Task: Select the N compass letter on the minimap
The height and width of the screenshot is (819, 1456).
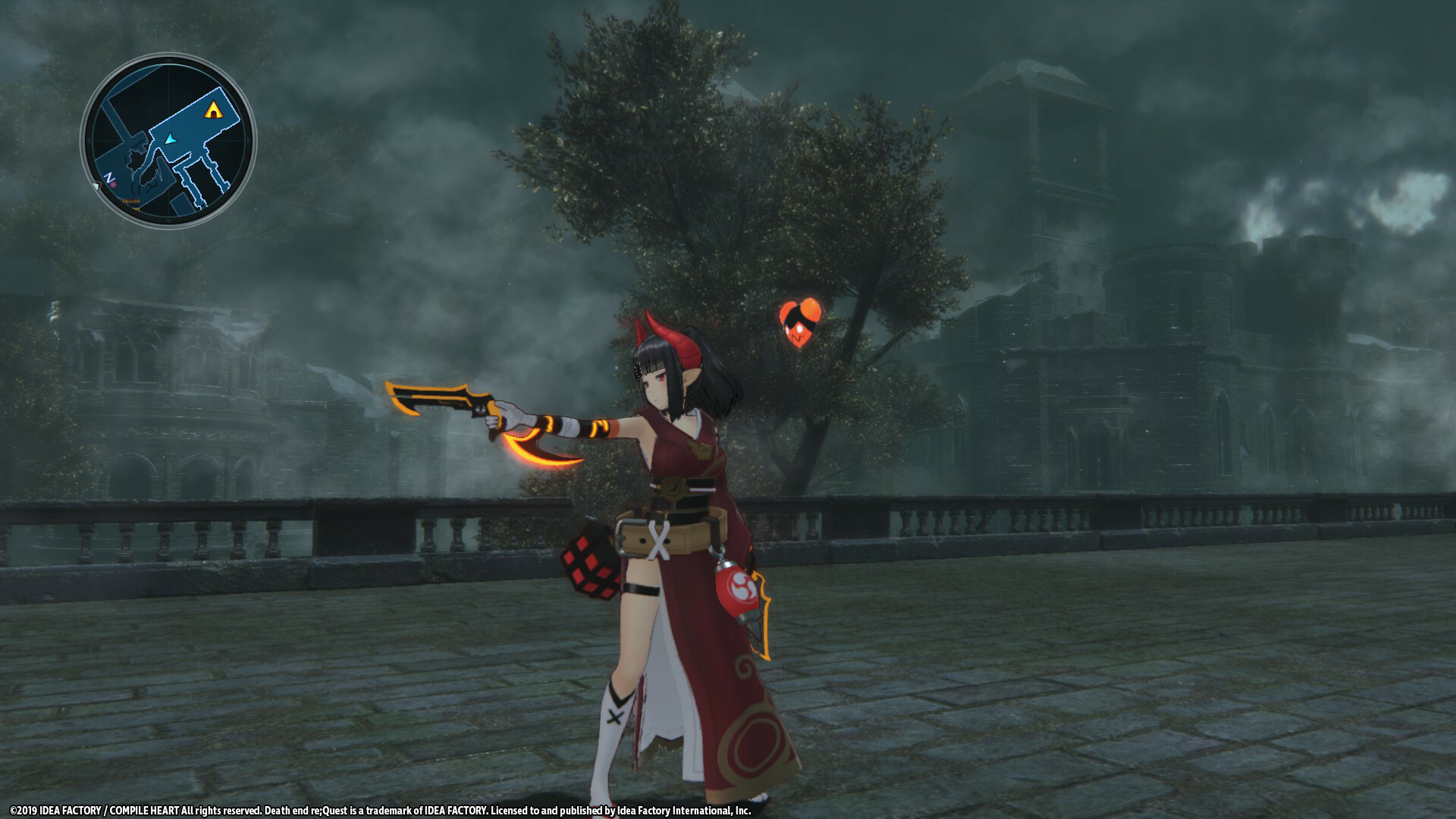Action: [108, 177]
